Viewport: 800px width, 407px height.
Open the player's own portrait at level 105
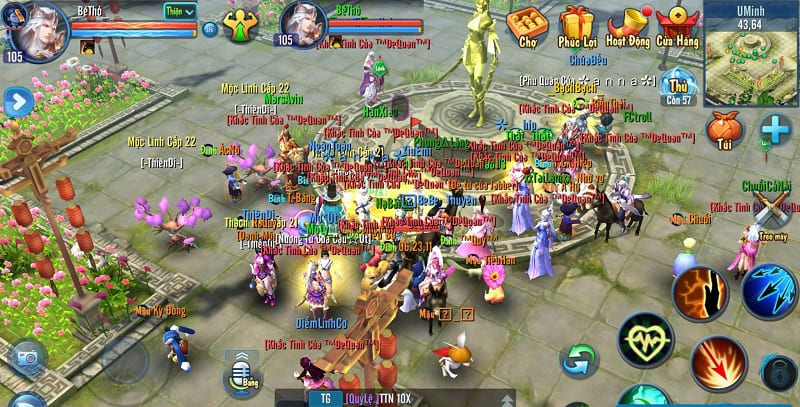[35, 30]
